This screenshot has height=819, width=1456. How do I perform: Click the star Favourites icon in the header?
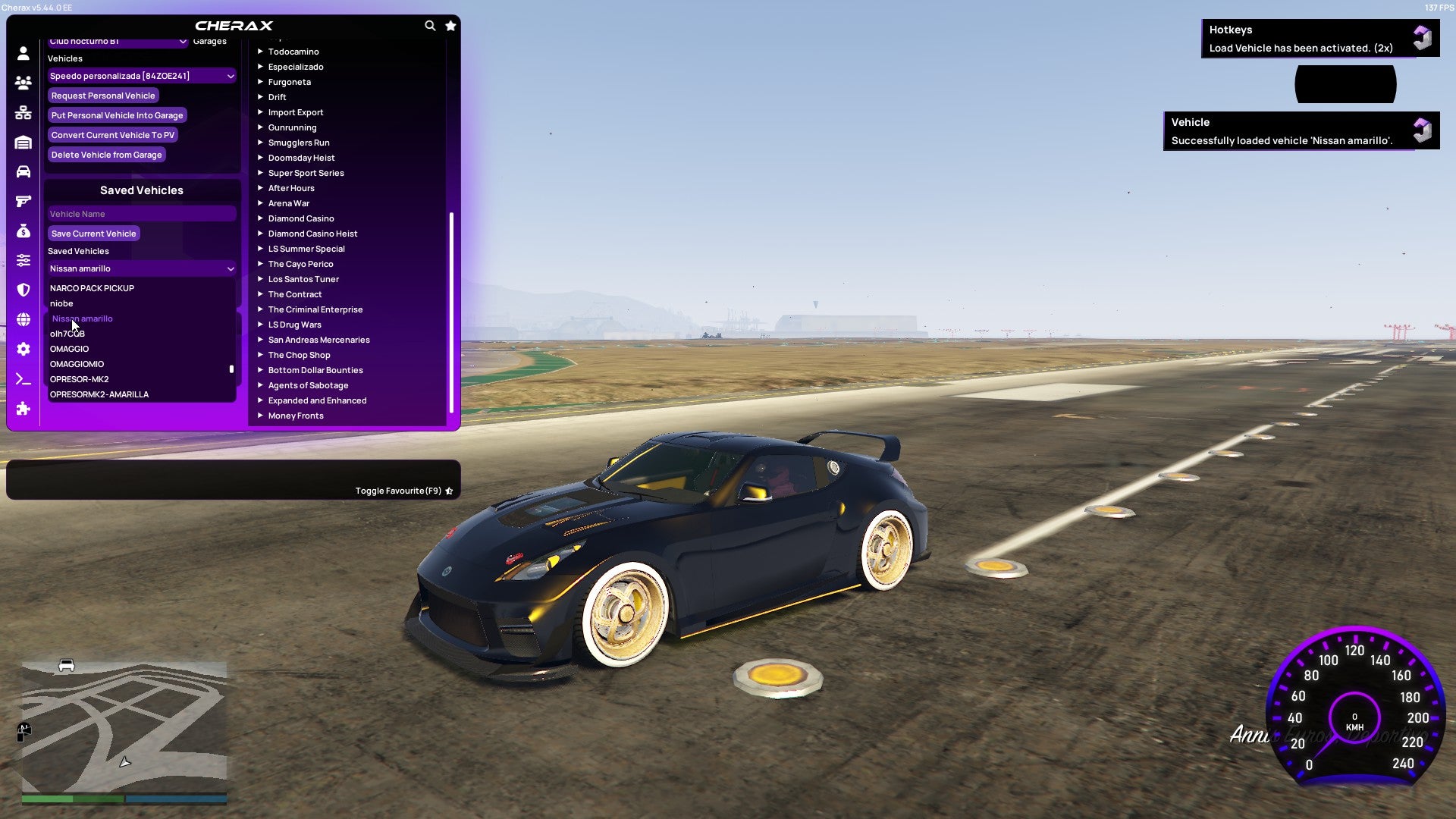(x=450, y=25)
